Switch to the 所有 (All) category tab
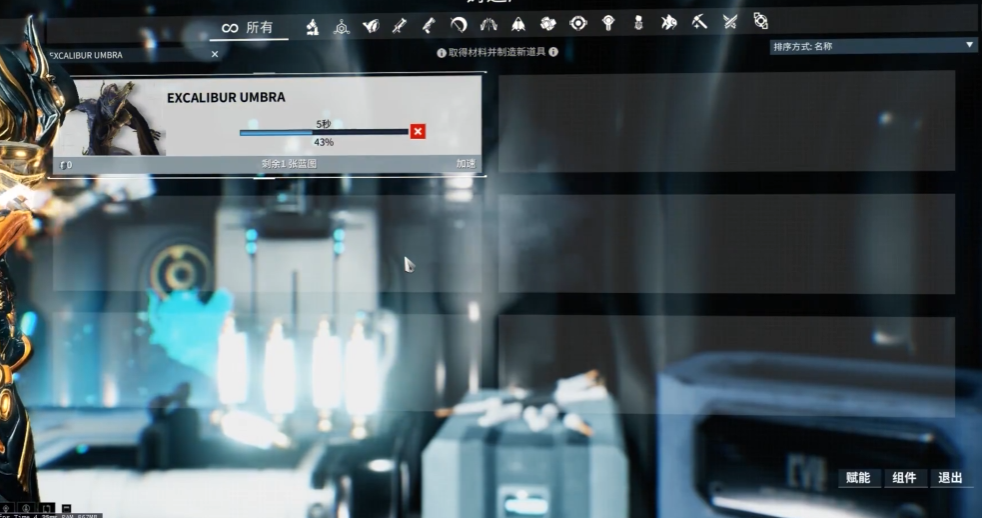This screenshot has width=982, height=518. [x=248, y=27]
